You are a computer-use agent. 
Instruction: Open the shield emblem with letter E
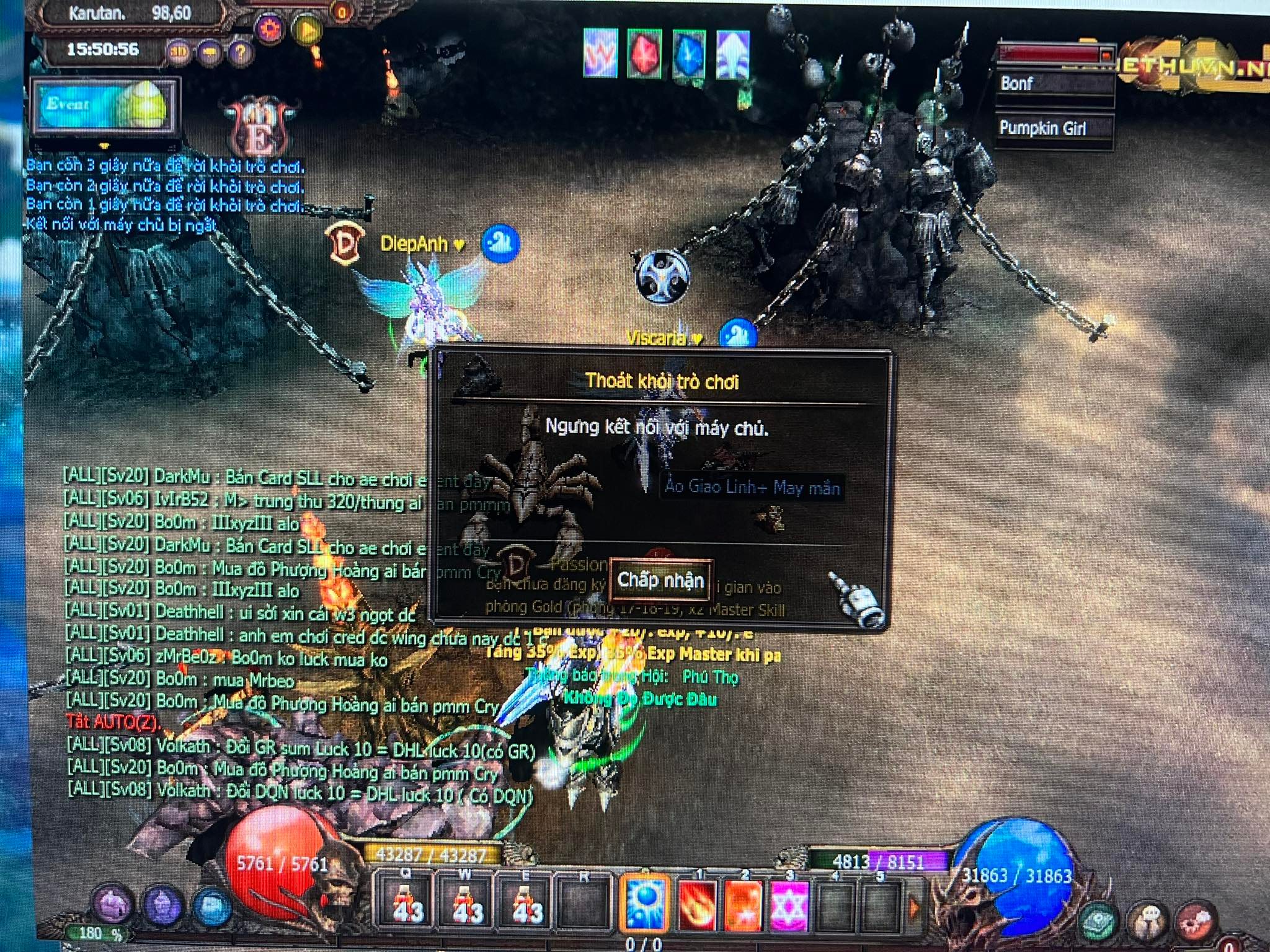[260, 128]
